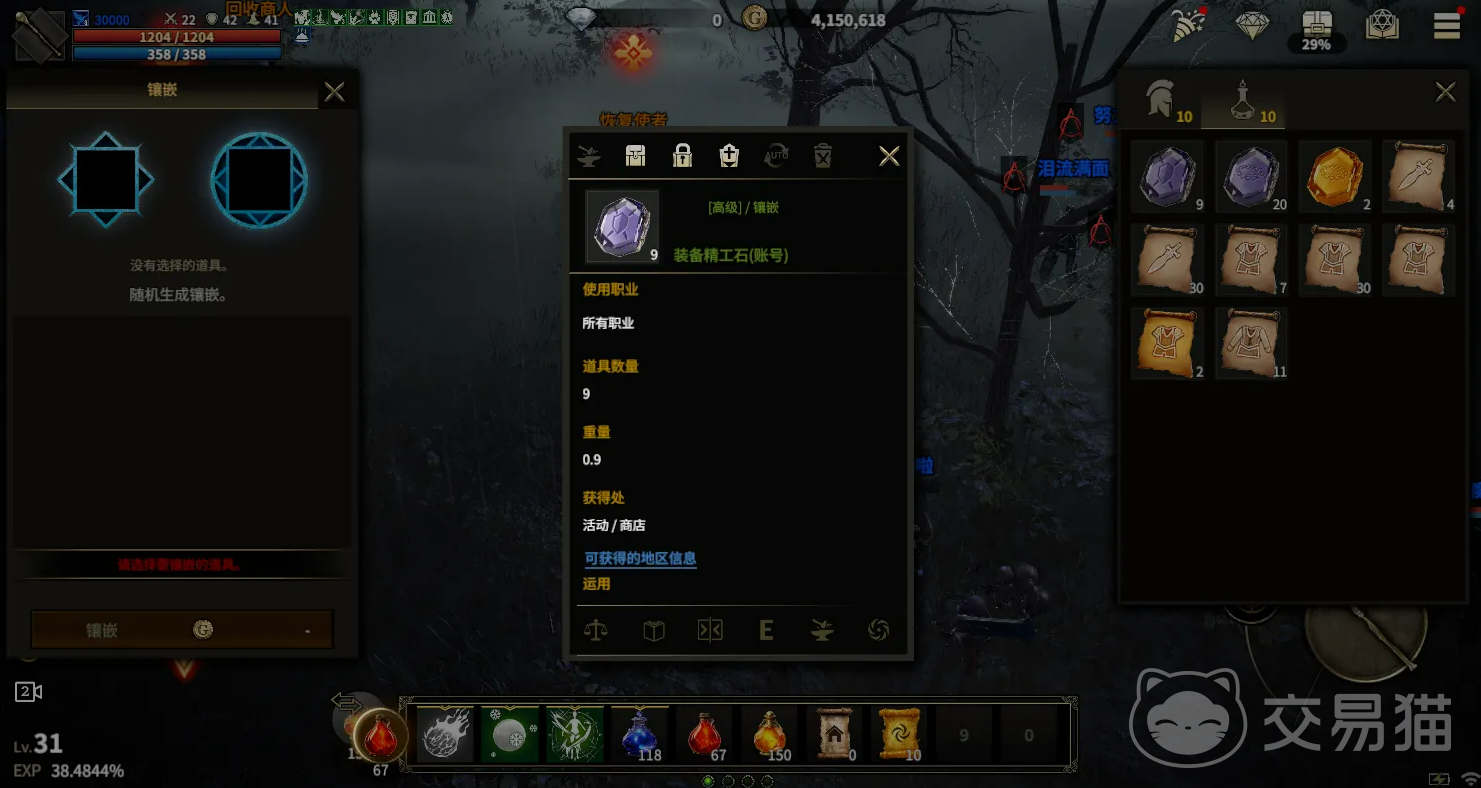Select the orange gemstone in inventory
The image size is (1481, 788).
(1335, 176)
